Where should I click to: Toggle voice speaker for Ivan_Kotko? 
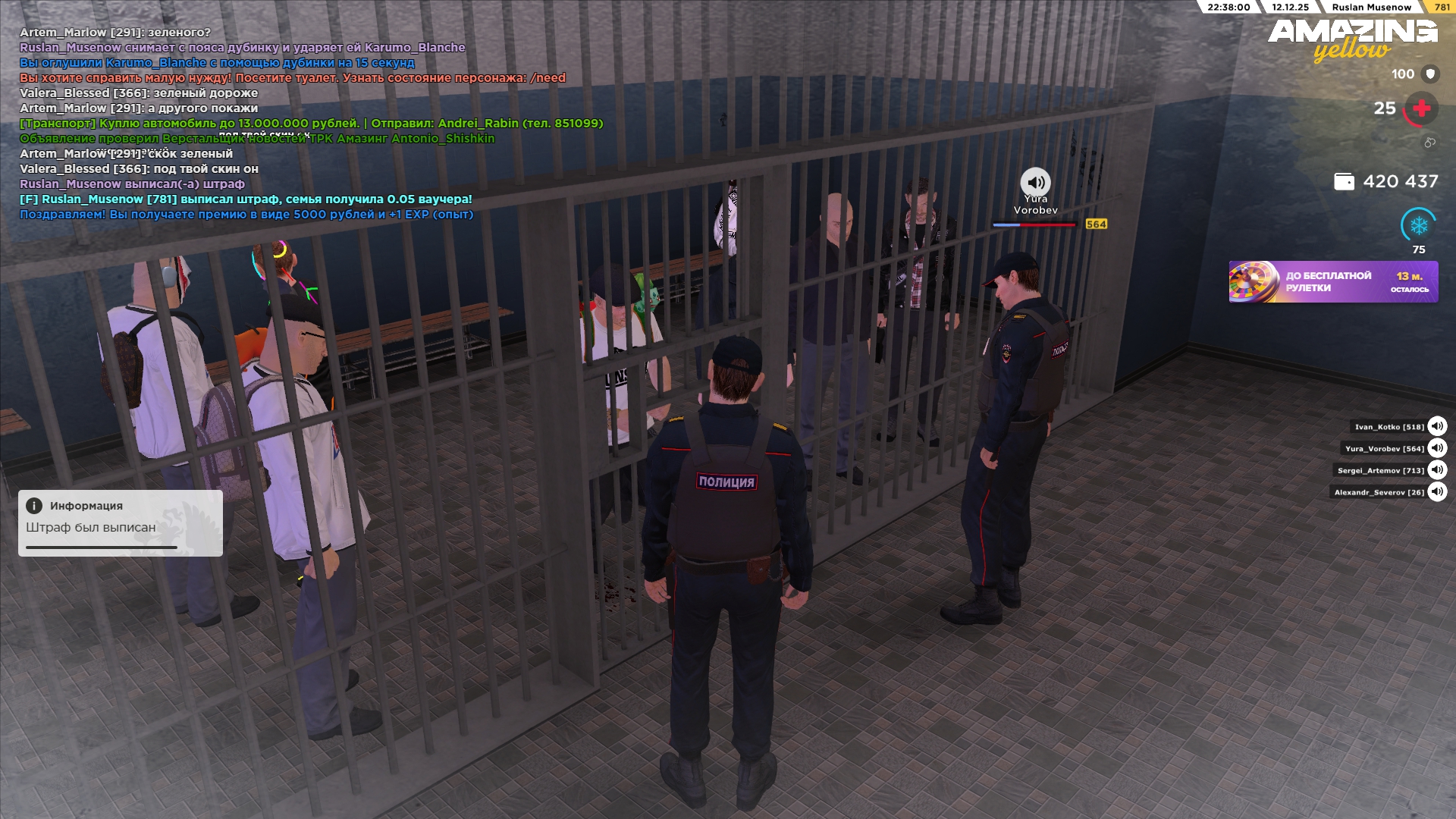pos(1437,426)
